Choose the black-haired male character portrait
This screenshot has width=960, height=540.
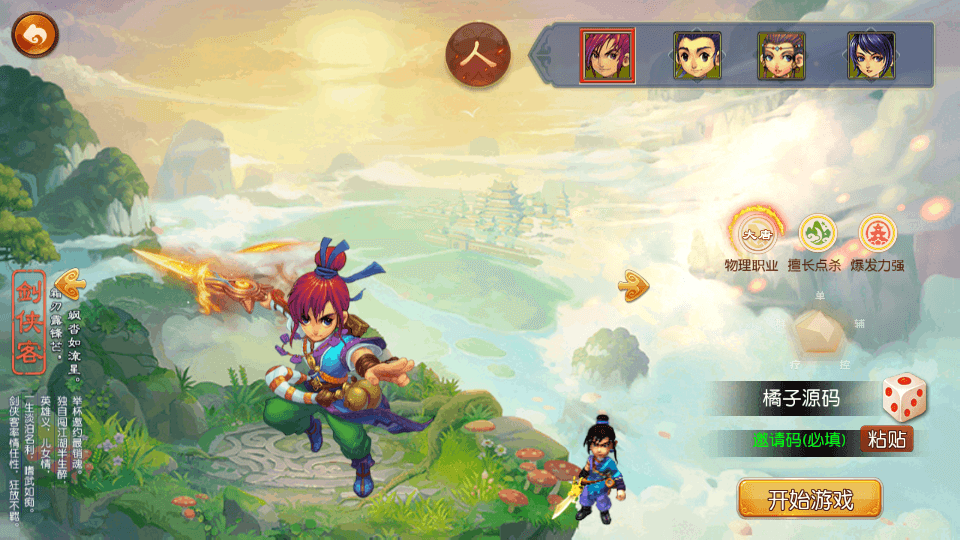pyautogui.click(x=697, y=56)
